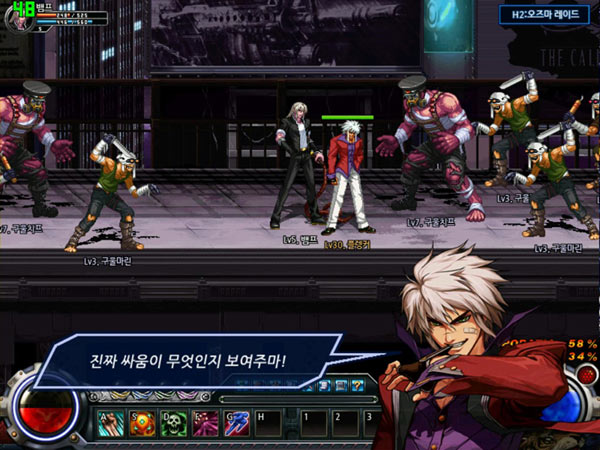Fire the blue missile skill on G
This screenshot has height=450, width=600.
coord(236,422)
